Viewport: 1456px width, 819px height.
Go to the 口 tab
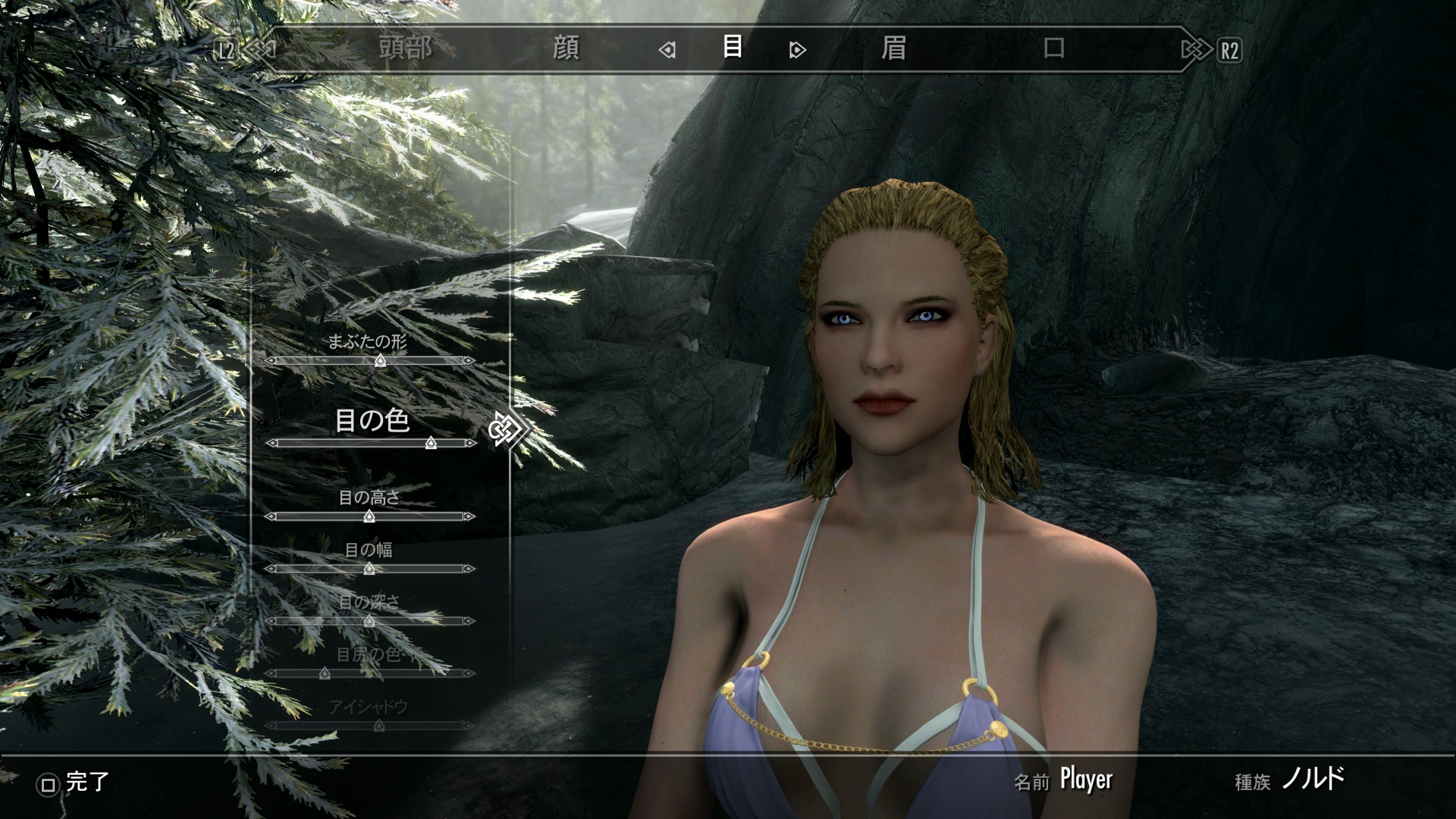(x=1054, y=49)
